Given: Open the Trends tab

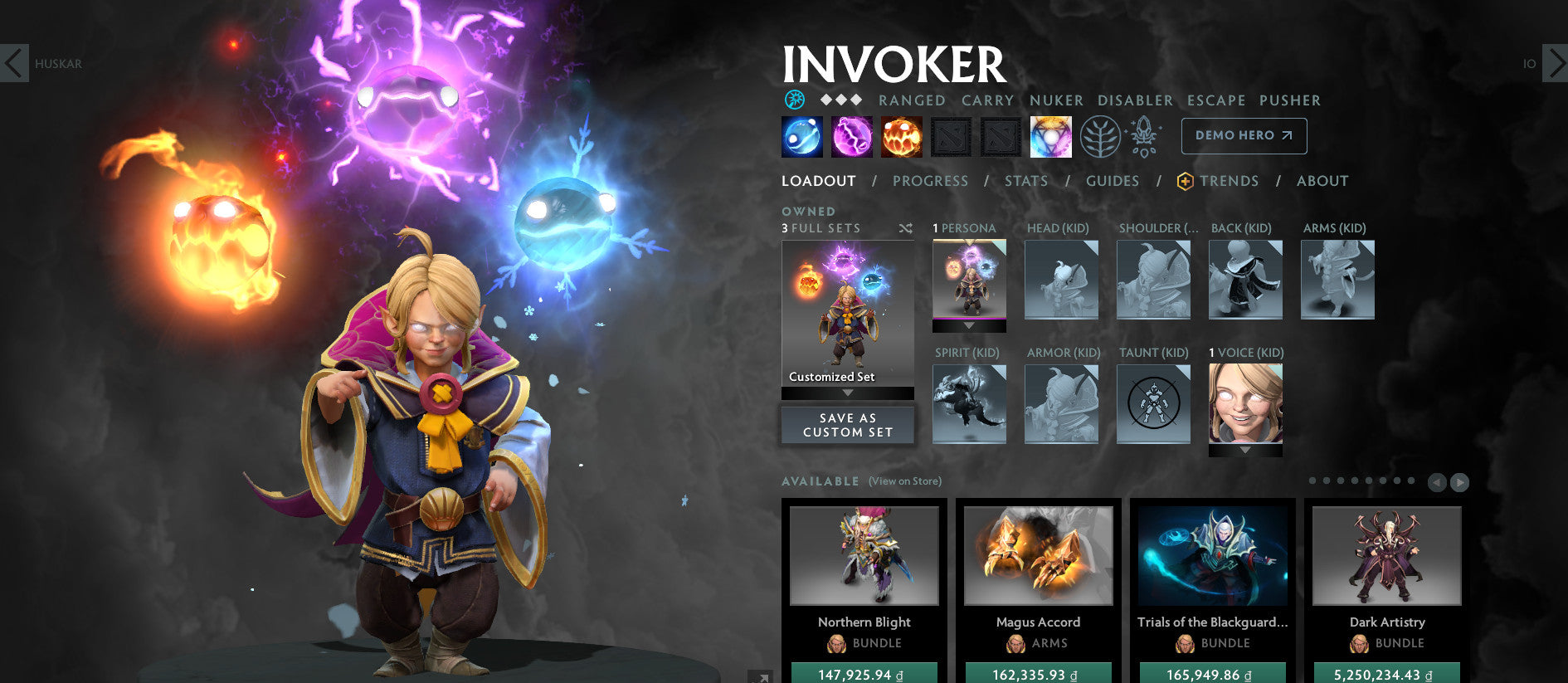Looking at the screenshot, I should click(1230, 181).
